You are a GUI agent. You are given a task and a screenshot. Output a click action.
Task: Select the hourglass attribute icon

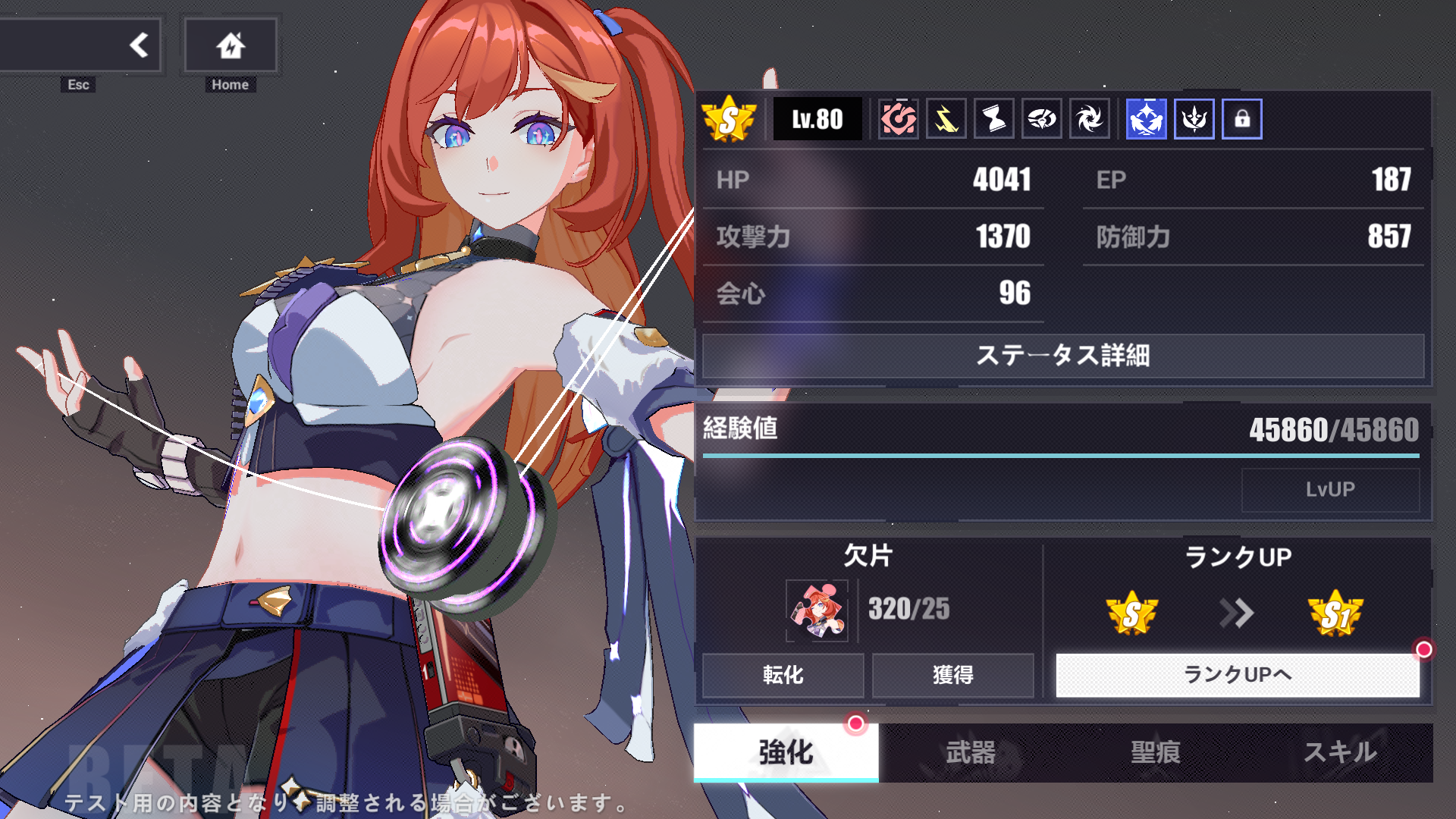(x=994, y=118)
